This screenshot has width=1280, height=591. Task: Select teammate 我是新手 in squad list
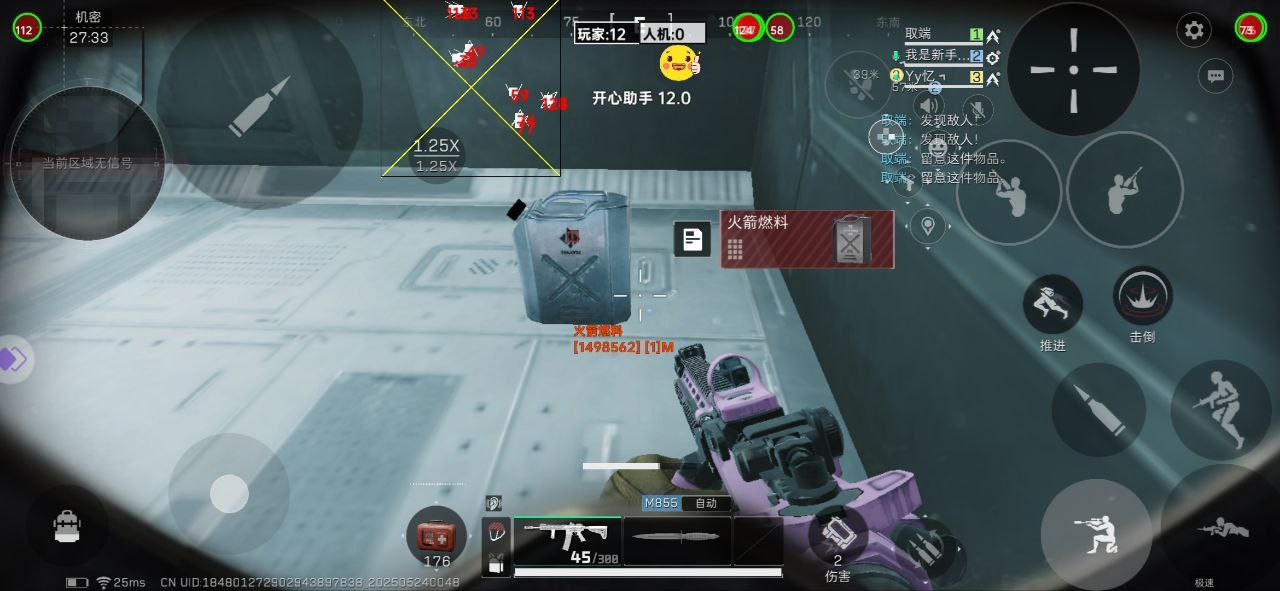tap(937, 56)
